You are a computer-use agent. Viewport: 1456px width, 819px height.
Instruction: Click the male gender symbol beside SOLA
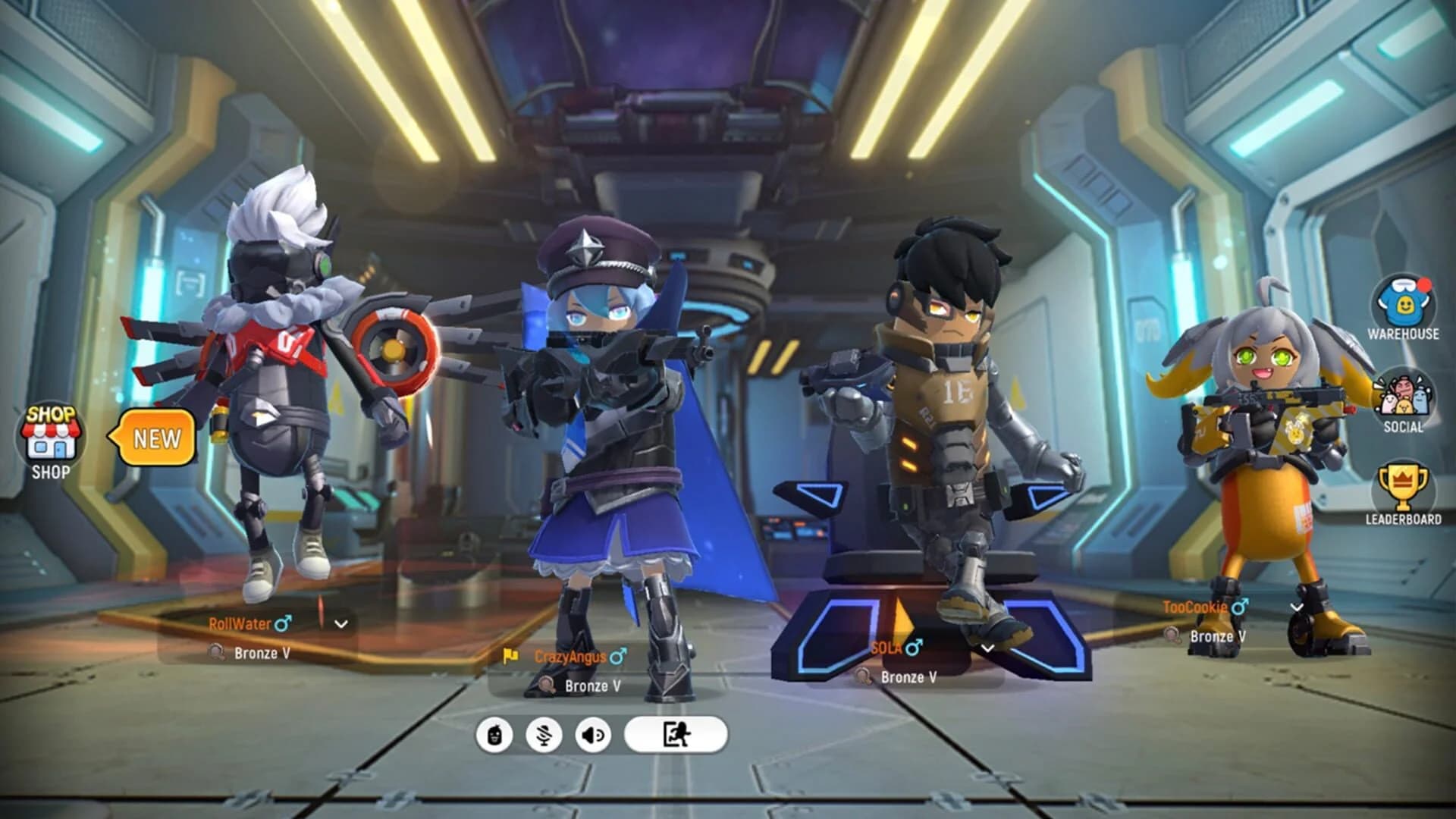click(914, 648)
